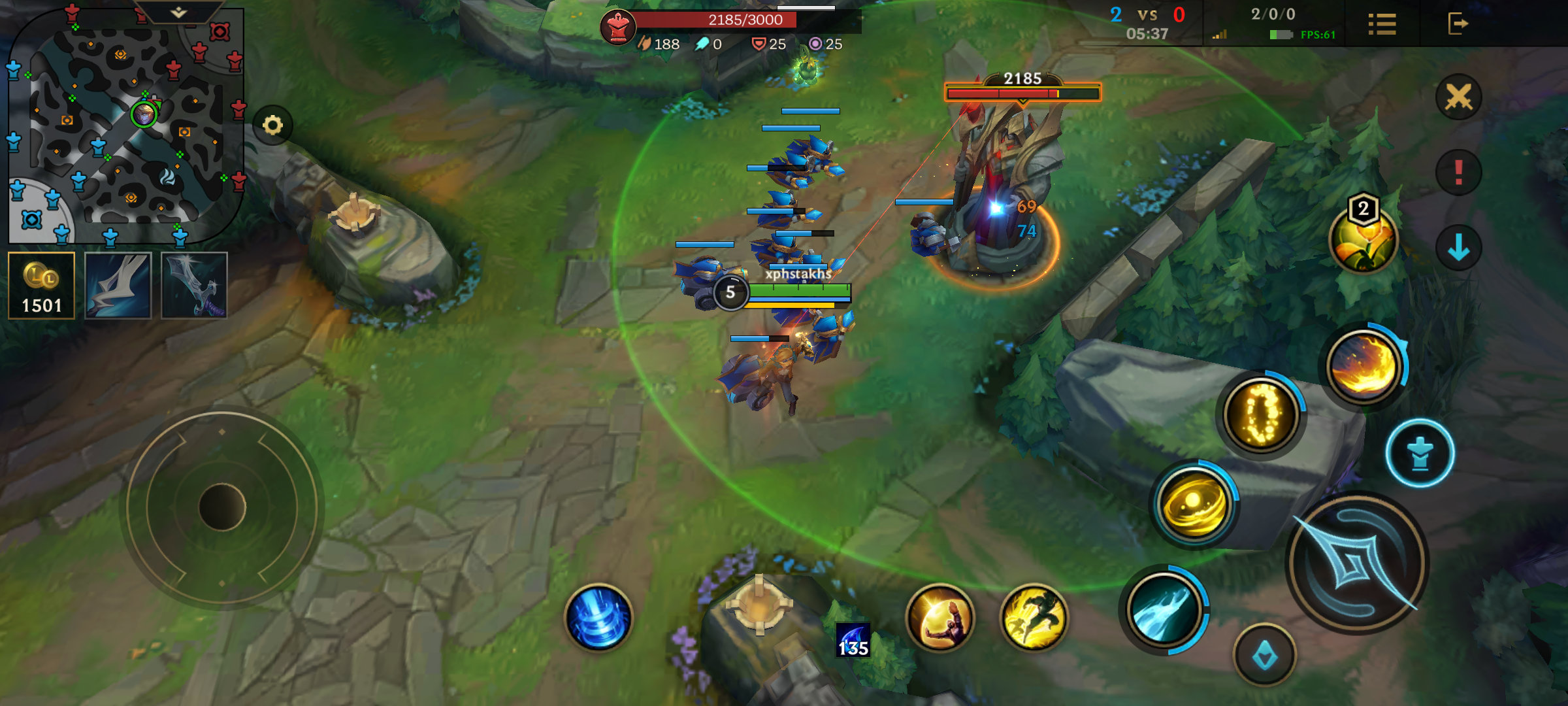
Task: Tap the main basic attack button
Action: coord(1357,563)
